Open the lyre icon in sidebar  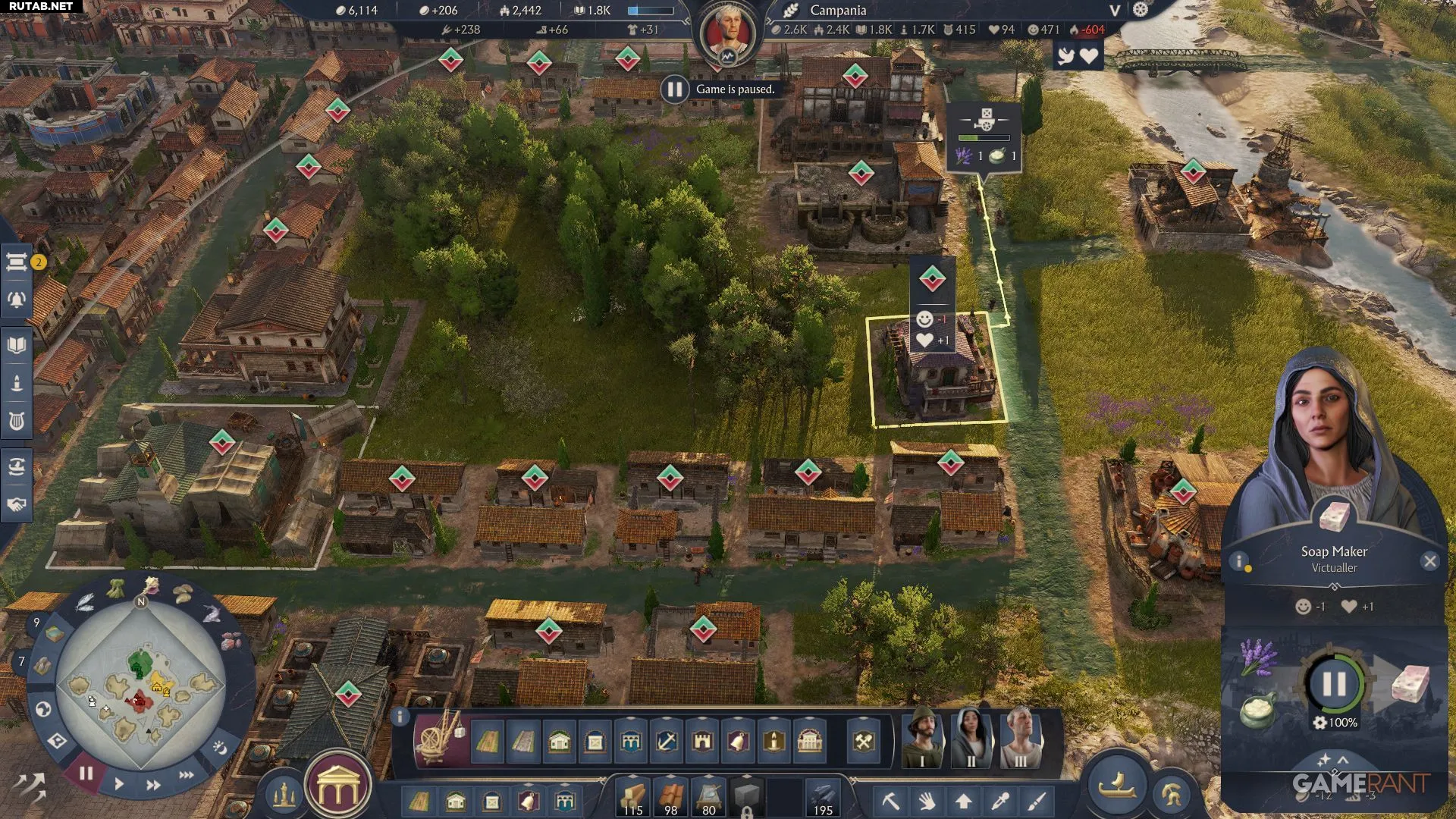click(x=17, y=422)
